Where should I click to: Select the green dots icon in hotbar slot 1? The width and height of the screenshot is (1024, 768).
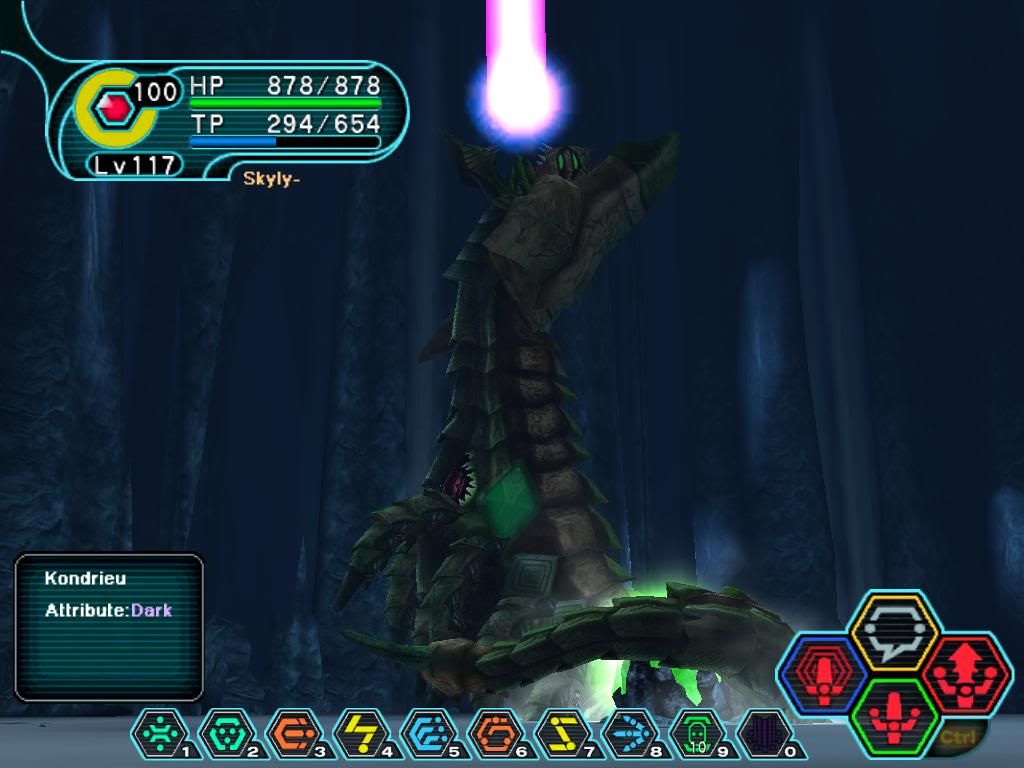tap(158, 733)
